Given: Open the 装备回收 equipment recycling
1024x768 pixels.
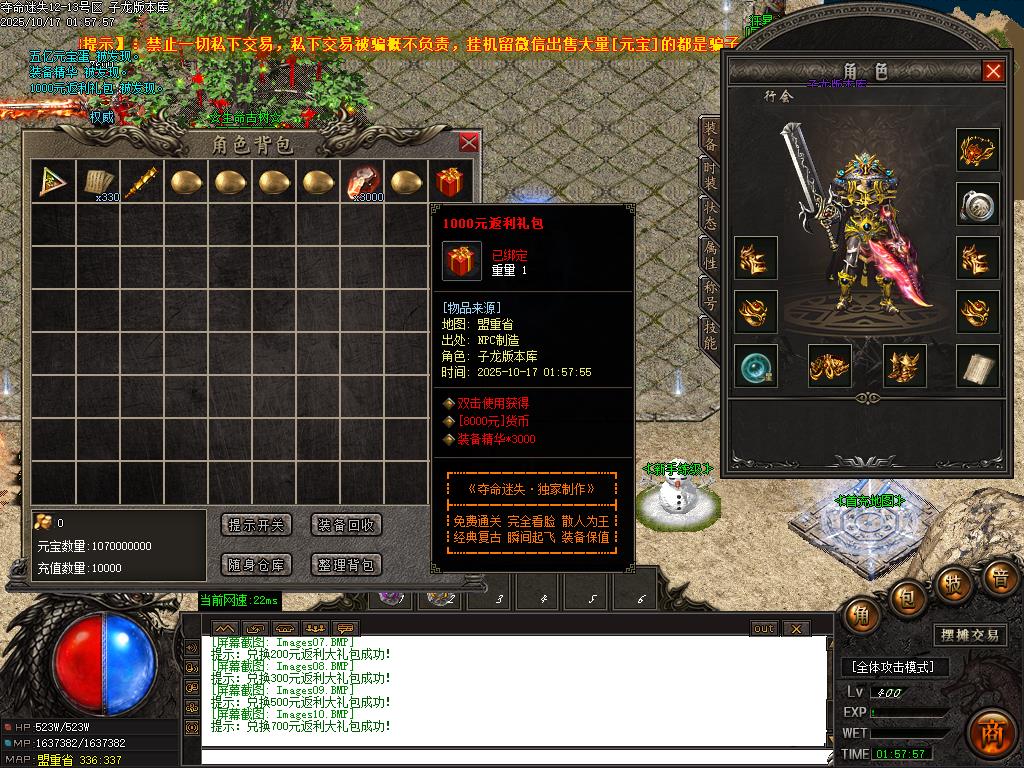Looking at the screenshot, I should pos(346,525).
